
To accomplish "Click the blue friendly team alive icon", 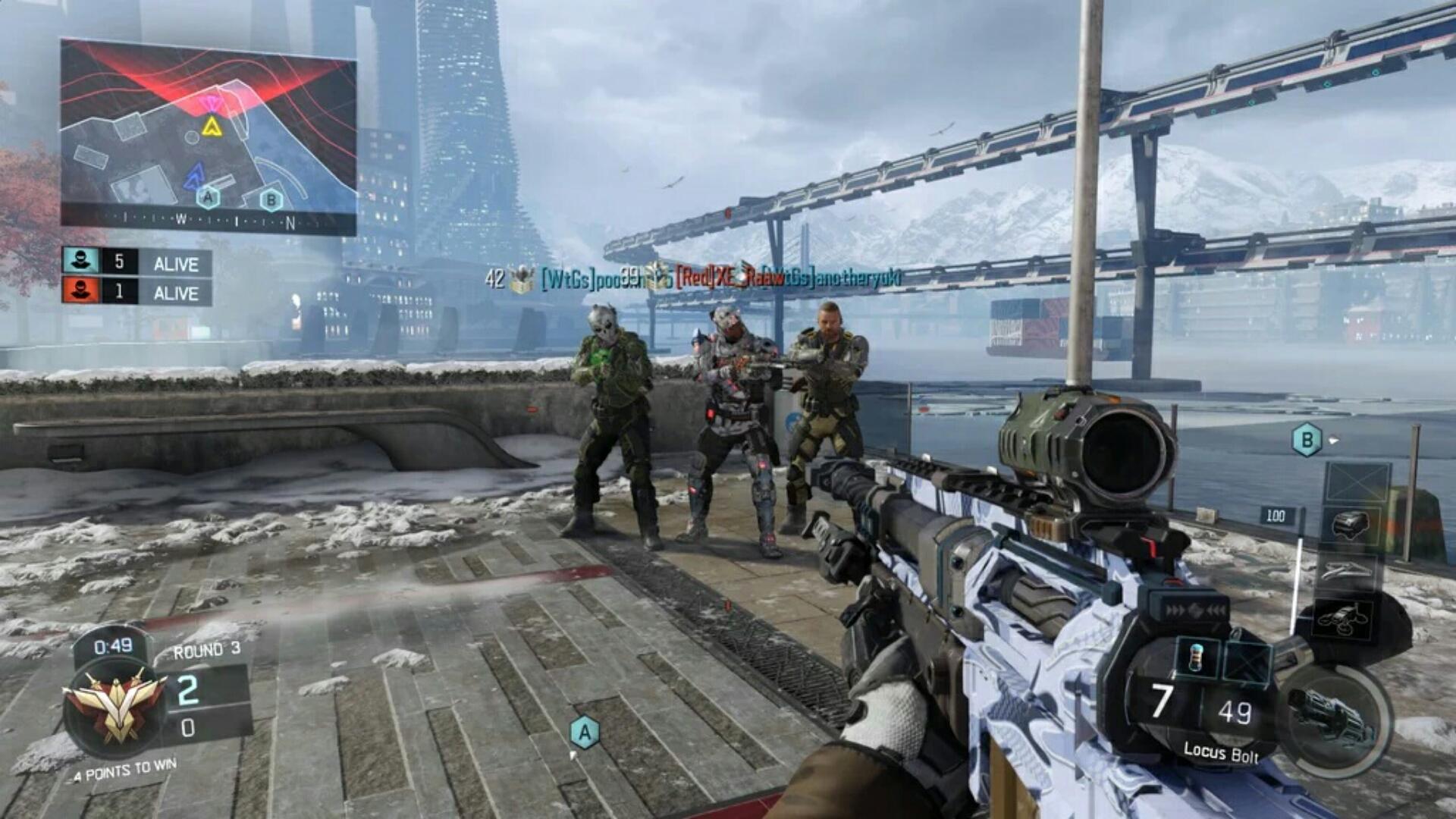I will tap(81, 262).
